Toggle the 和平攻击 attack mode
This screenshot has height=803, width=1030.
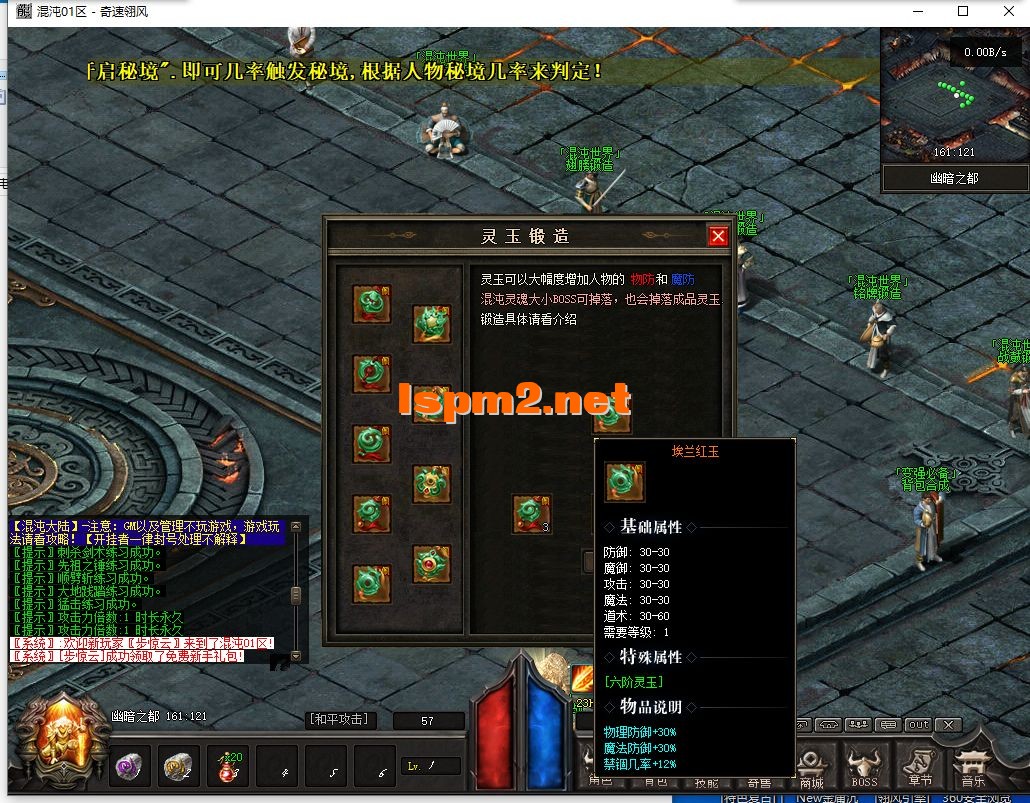pos(337,719)
